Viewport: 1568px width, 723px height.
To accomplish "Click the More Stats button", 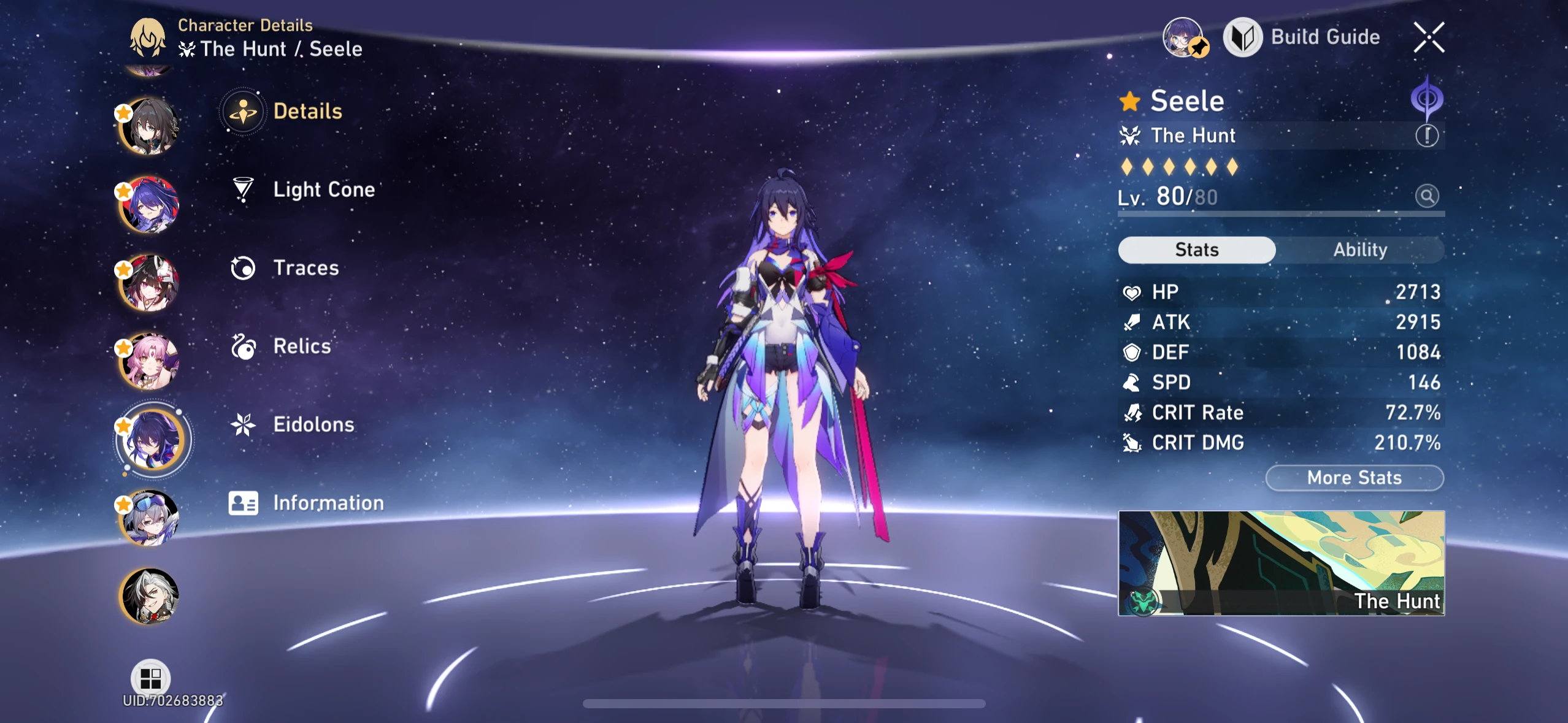I will click(1353, 478).
